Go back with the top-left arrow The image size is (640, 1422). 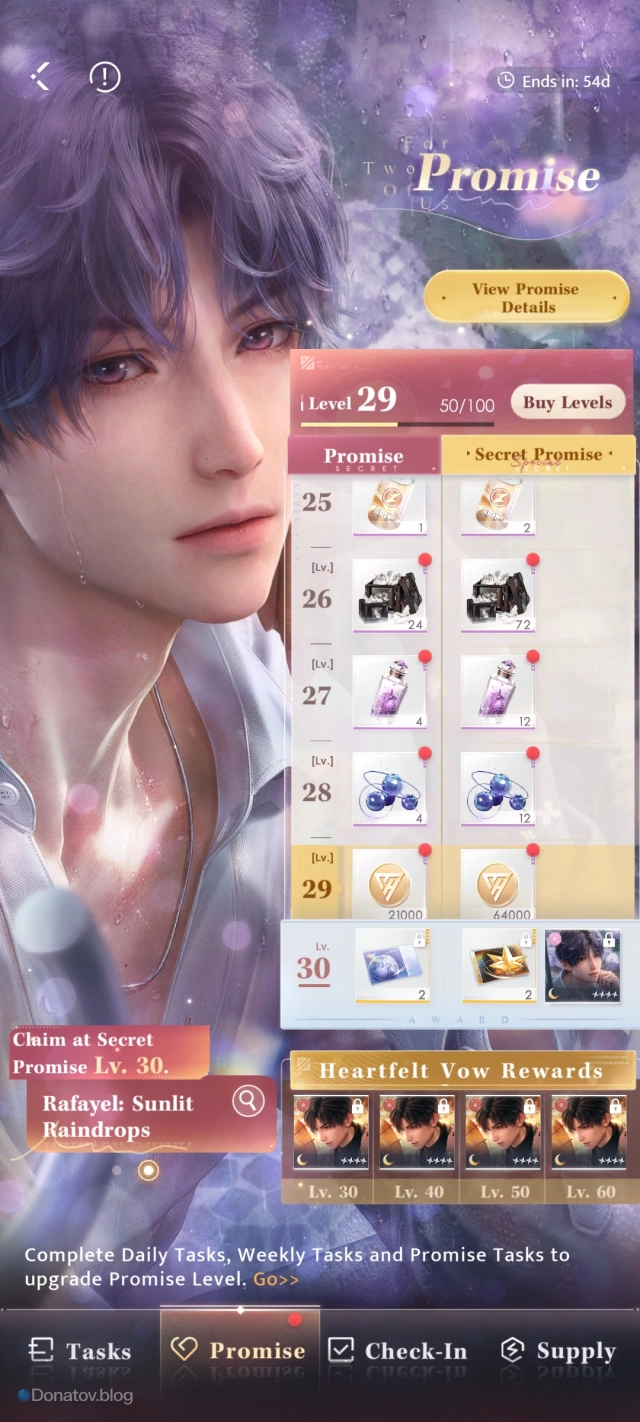coord(41,76)
